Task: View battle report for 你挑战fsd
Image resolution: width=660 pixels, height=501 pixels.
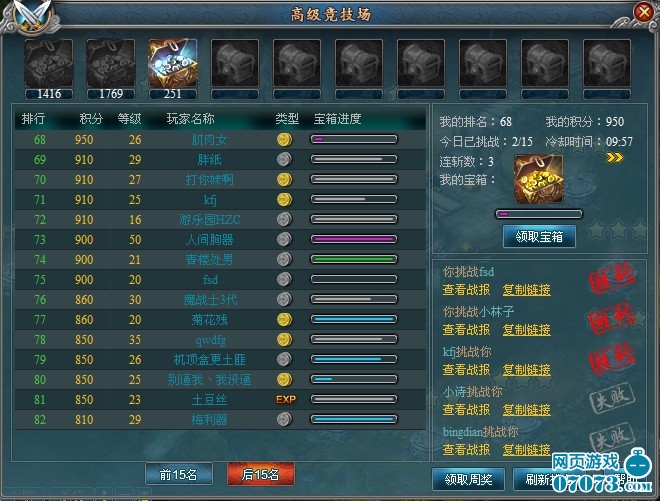Action: (x=466, y=290)
